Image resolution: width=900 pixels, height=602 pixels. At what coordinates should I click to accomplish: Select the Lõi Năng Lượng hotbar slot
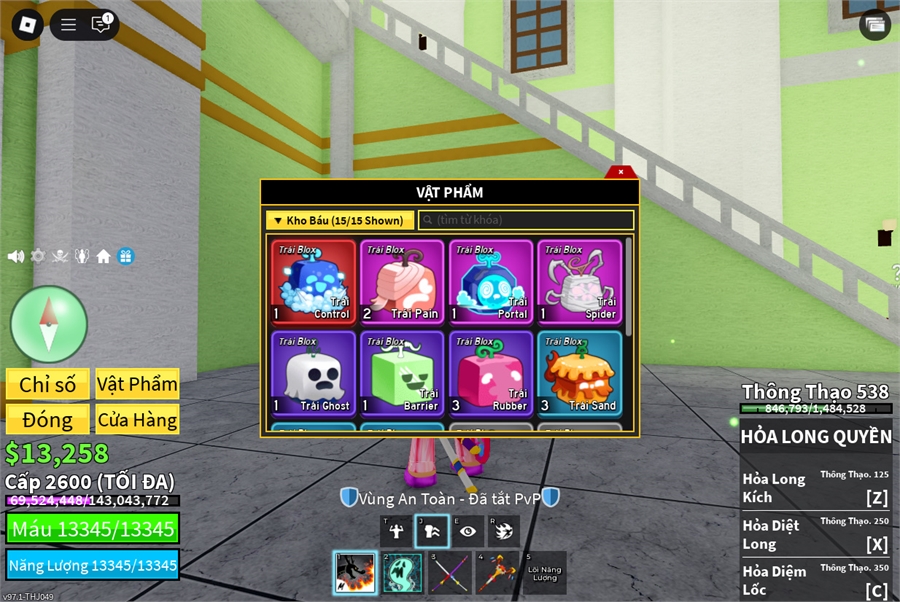pos(544,572)
